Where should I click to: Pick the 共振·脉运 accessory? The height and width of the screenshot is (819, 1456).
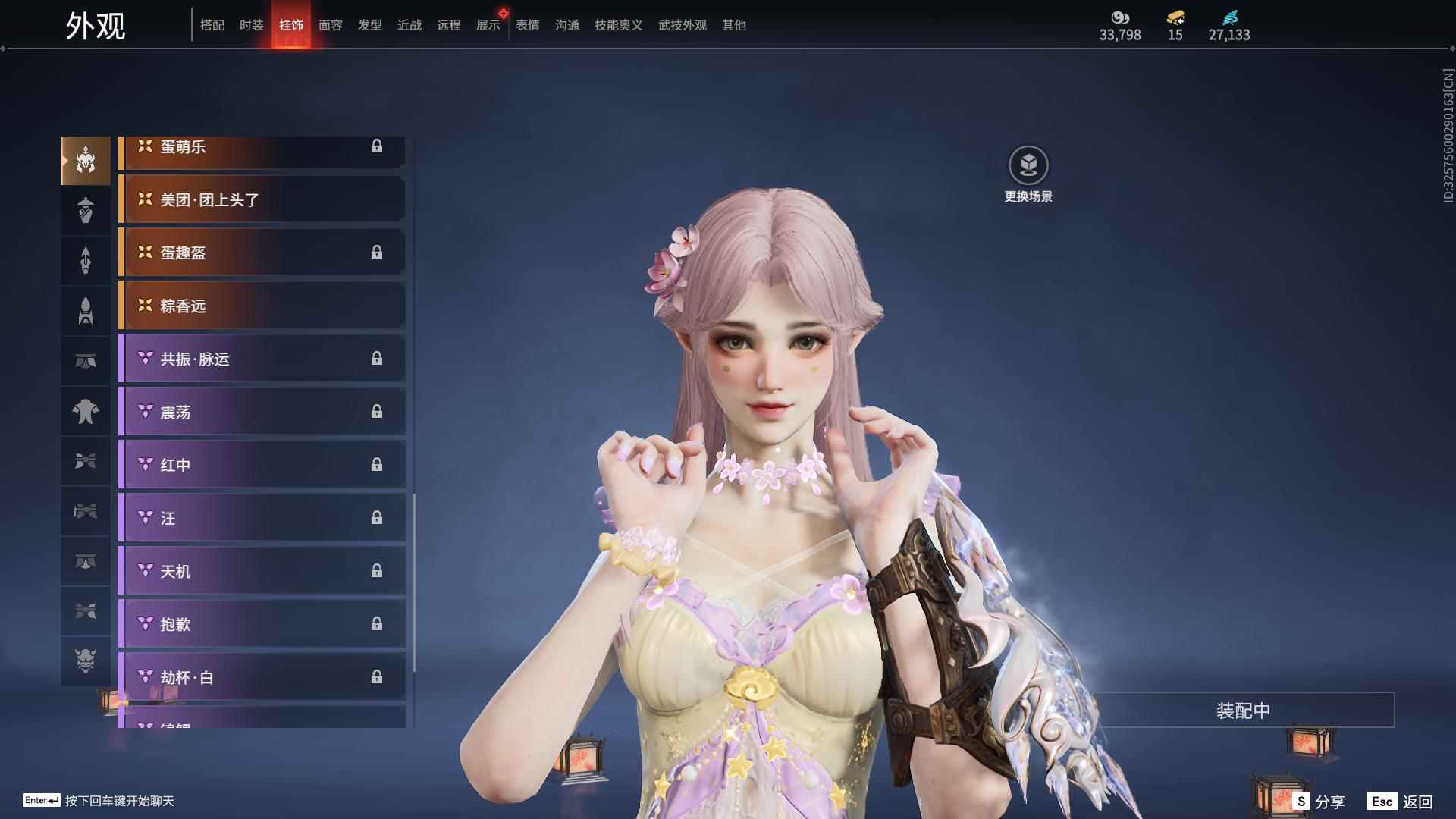point(262,359)
